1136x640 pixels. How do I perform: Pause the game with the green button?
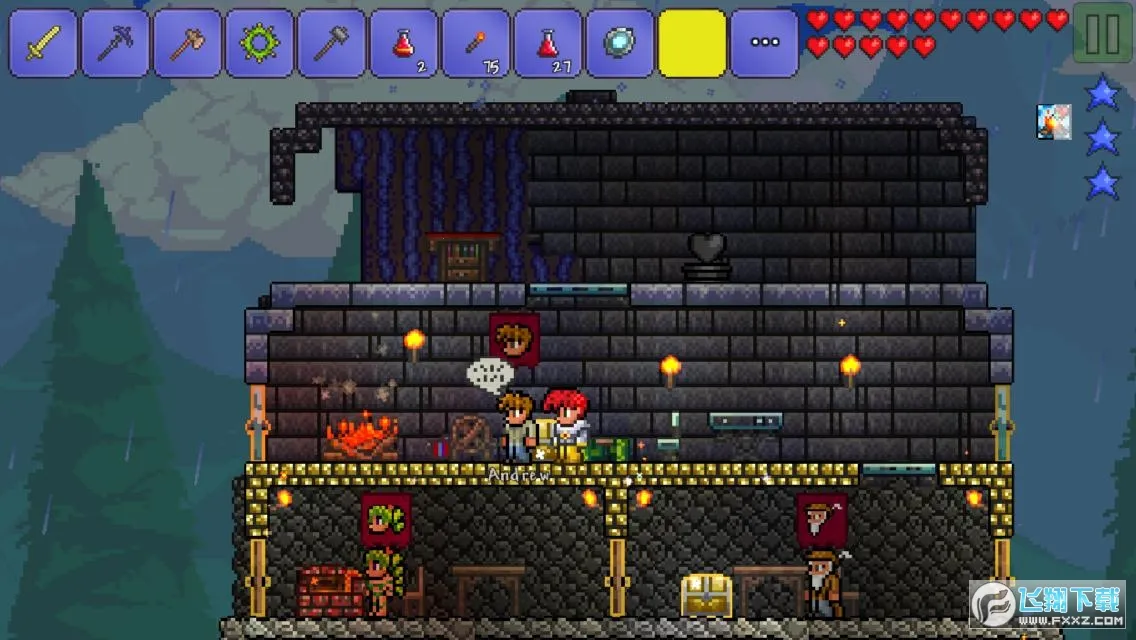[x=1102, y=35]
